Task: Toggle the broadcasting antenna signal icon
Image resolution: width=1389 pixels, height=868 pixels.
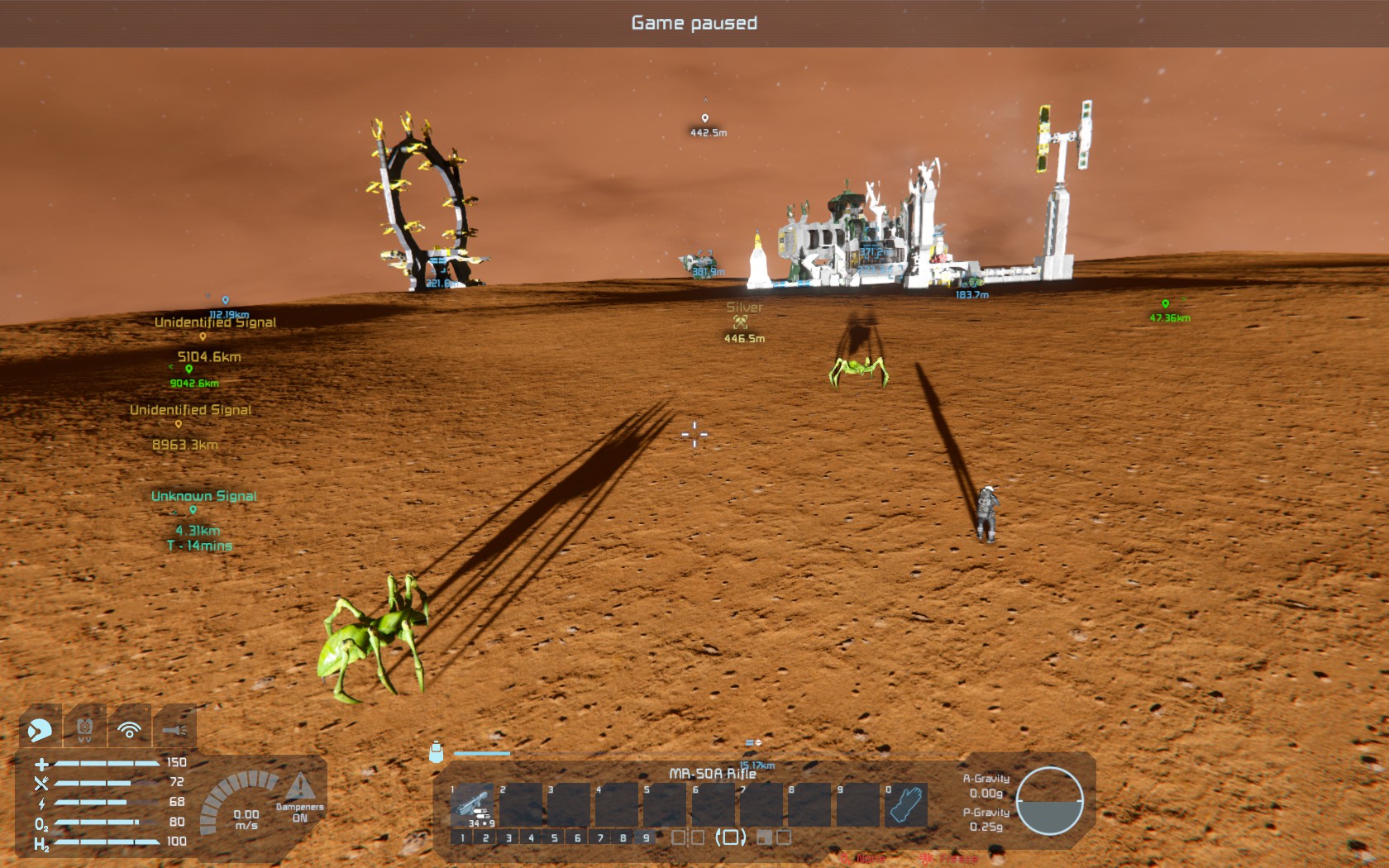Action: [130, 729]
